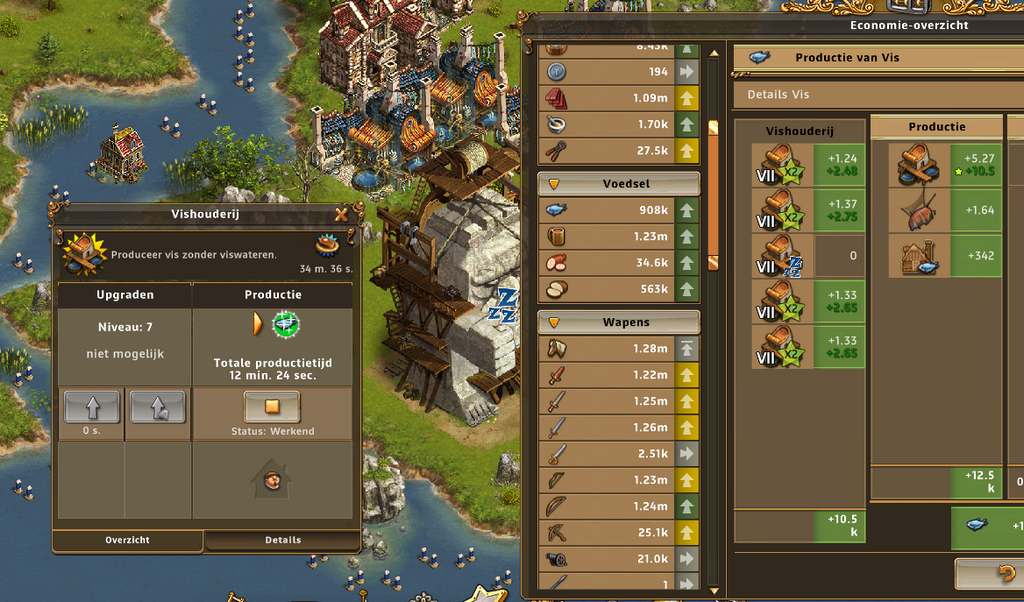
Task: Collapse the Voedsel category header
Action: (x=619, y=184)
